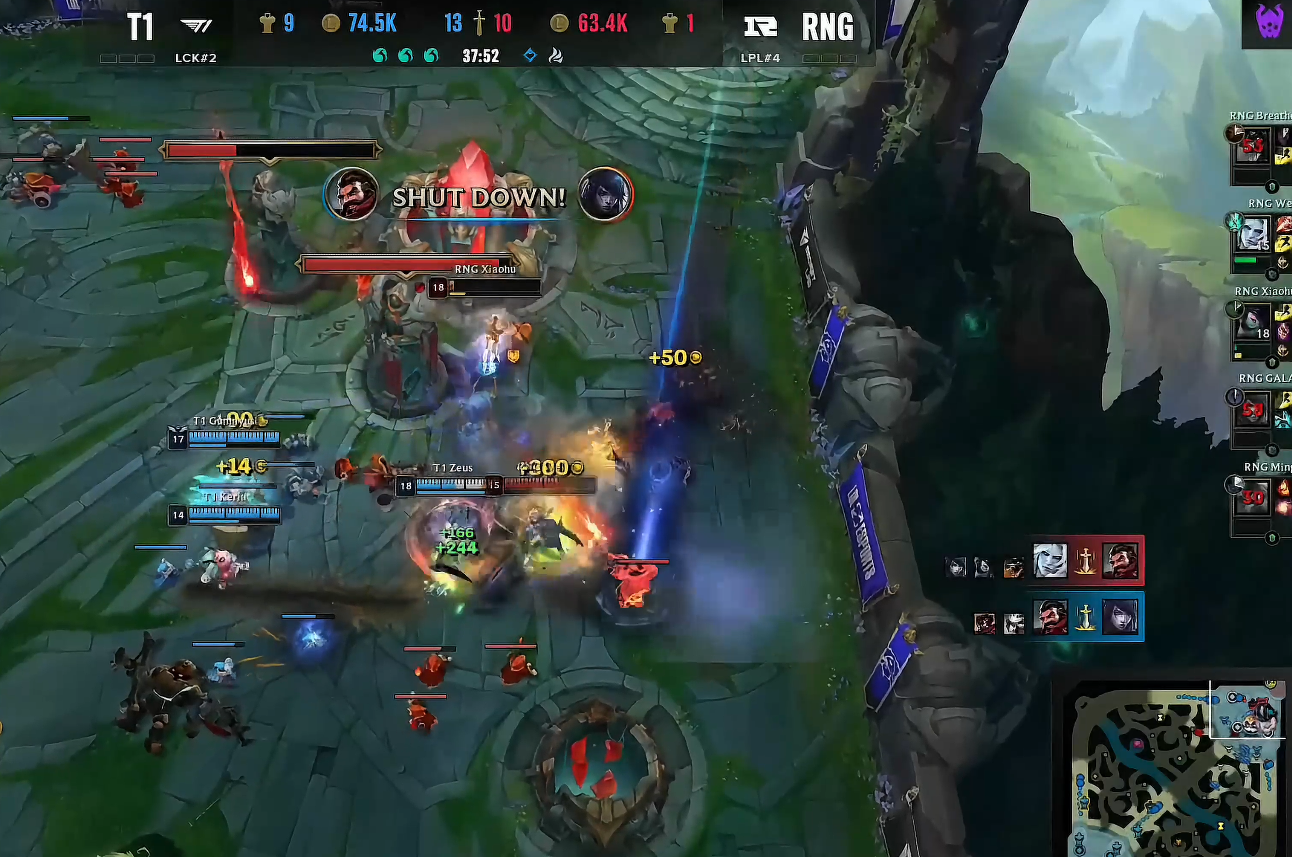
Task: Select RNG Xiaohu's sidebar portrait
Action: (x=1251, y=322)
